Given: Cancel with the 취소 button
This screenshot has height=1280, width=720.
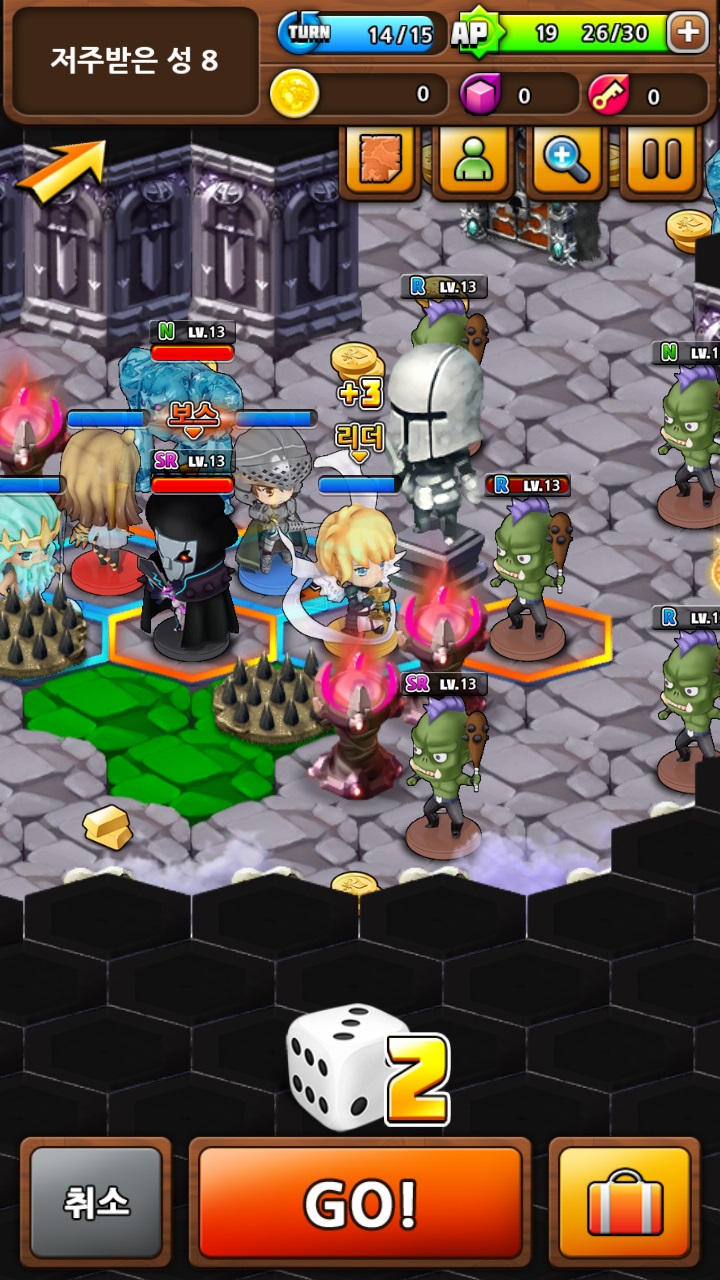Looking at the screenshot, I should pos(96,1202).
